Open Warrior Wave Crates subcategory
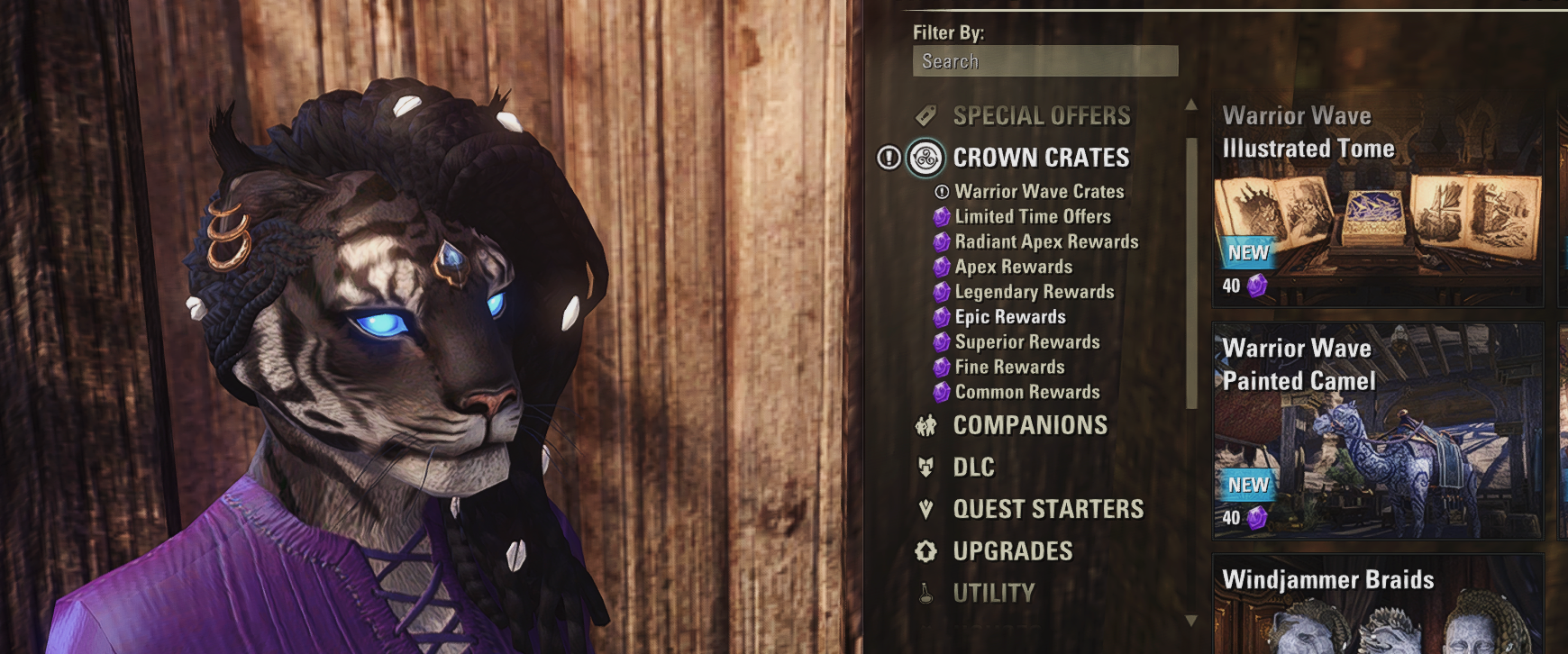Screen dimensions: 1568x654 pyautogui.click(x=1039, y=192)
